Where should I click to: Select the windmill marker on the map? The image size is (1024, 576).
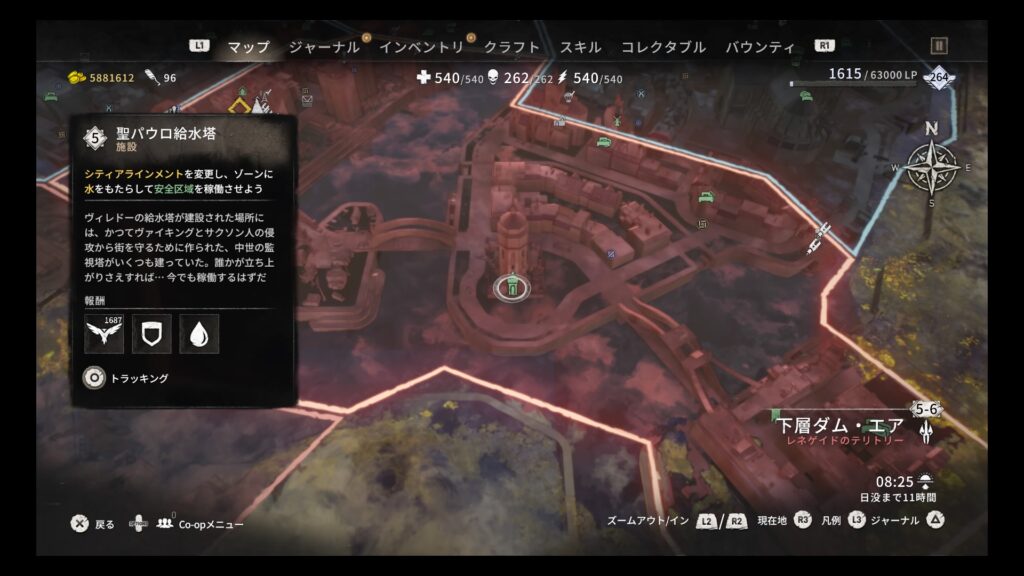pyautogui.click(x=617, y=122)
